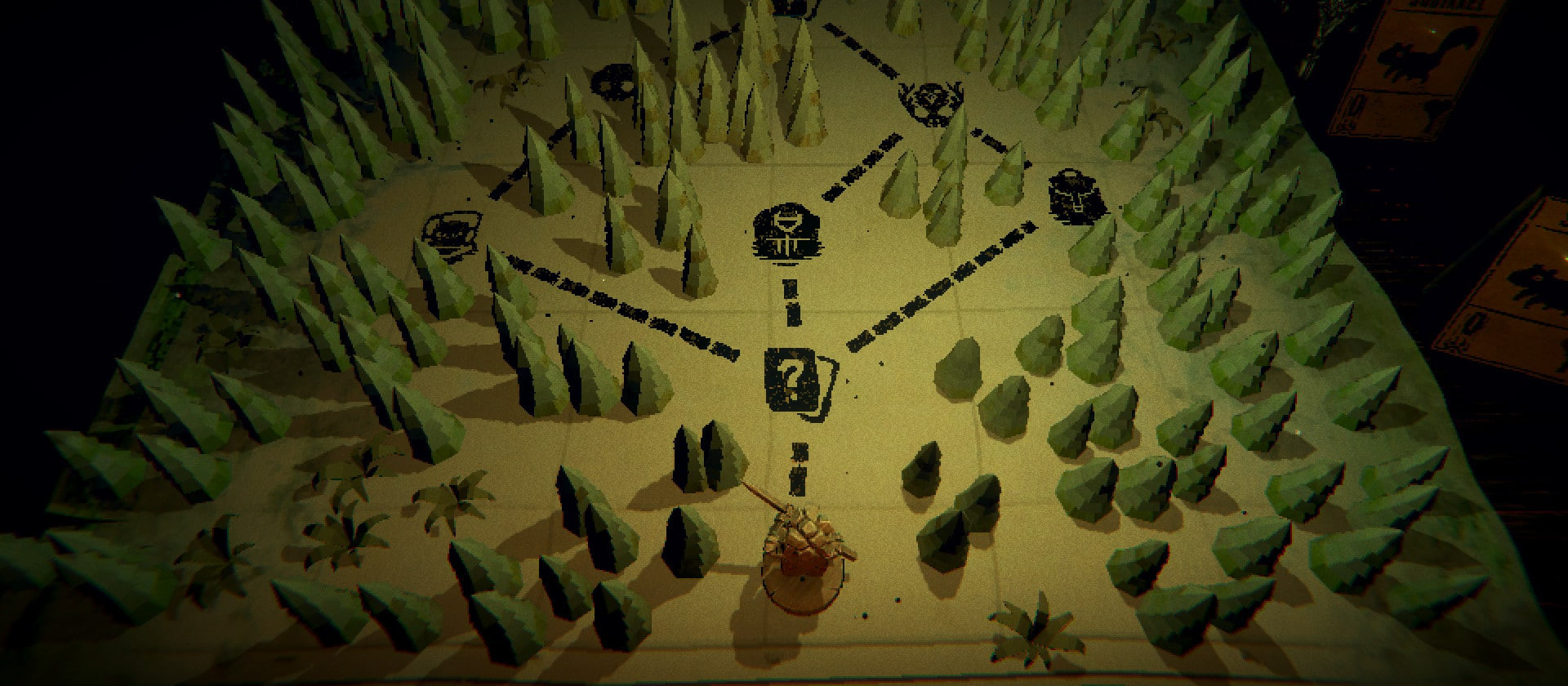This screenshot has height=686, width=1568.
Task: Choose the antlered skull map node
Action: click(931, 102)
